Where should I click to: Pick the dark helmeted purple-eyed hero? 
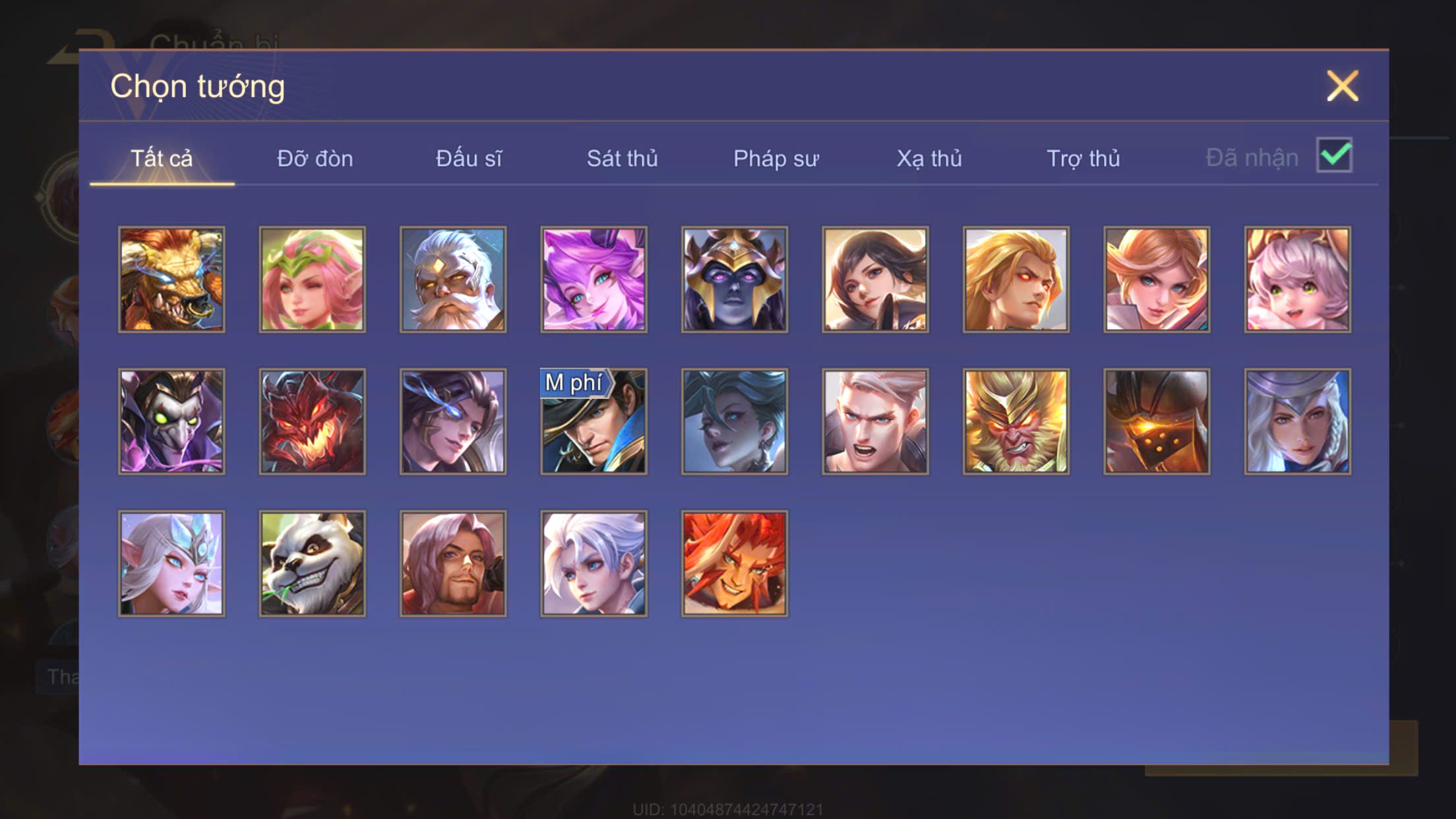click(735, 280)
